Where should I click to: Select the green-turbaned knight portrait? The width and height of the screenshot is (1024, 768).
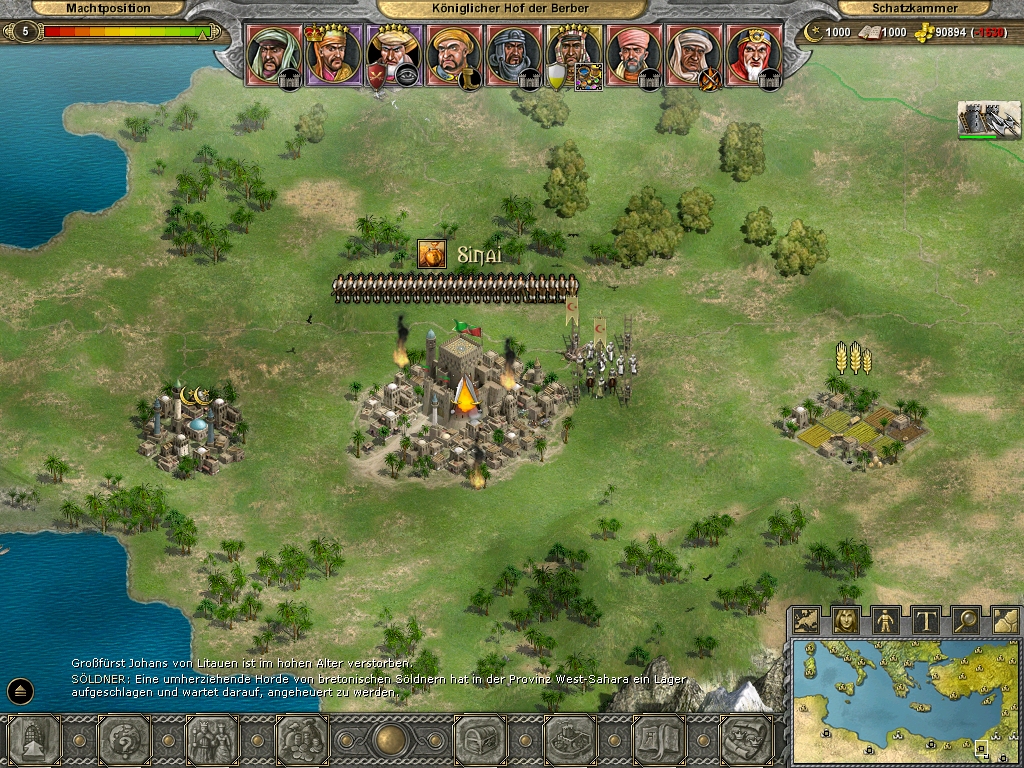click(x=274, y=54)
